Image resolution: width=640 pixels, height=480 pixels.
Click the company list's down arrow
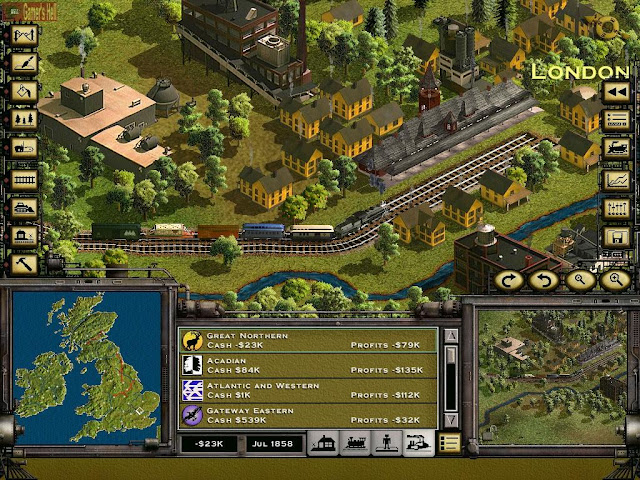pos(451,420)
